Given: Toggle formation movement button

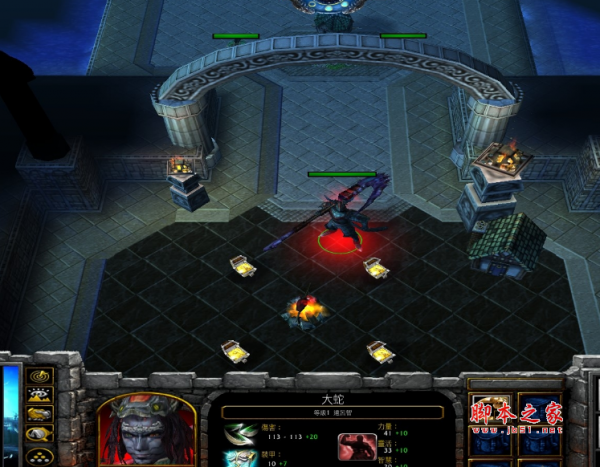Looking at the screenshot, I should coord(40,454).
